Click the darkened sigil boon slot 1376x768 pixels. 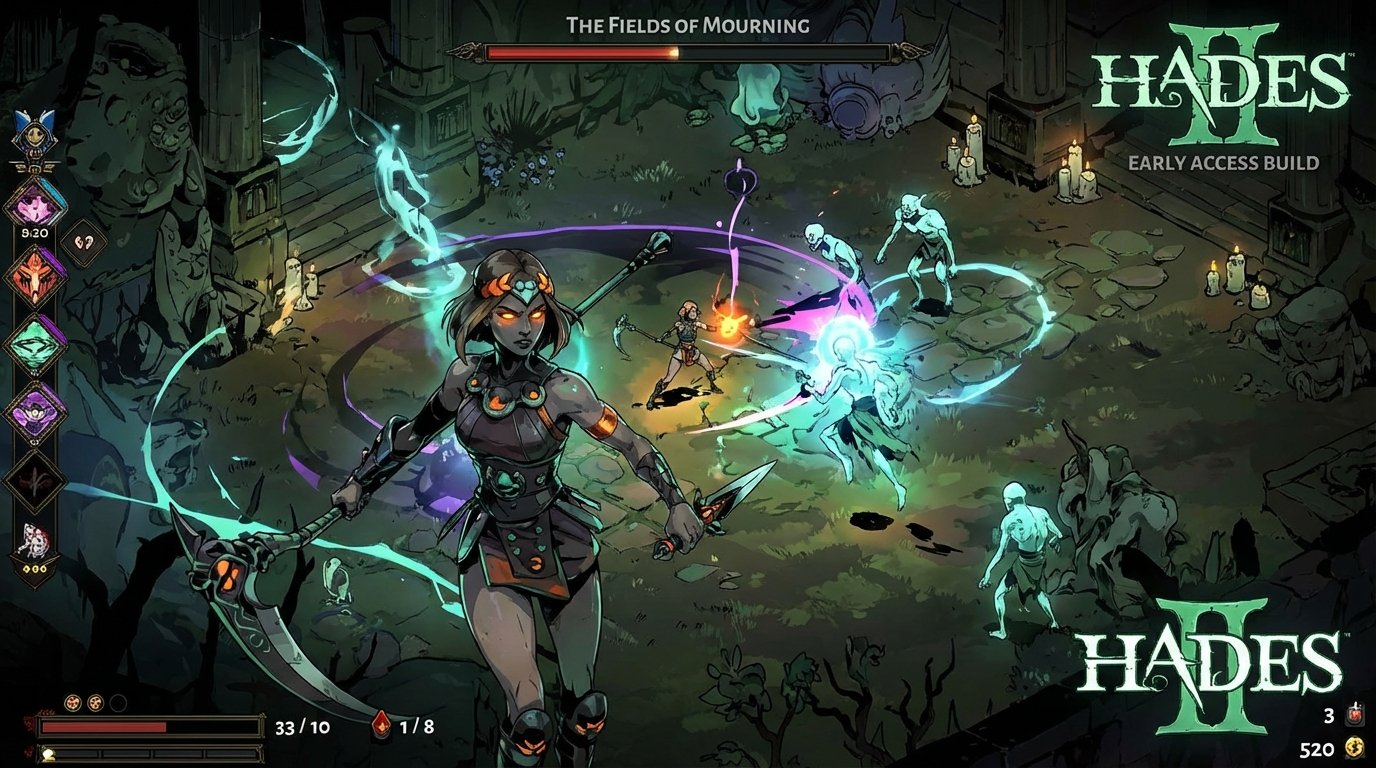click(33, 478)
